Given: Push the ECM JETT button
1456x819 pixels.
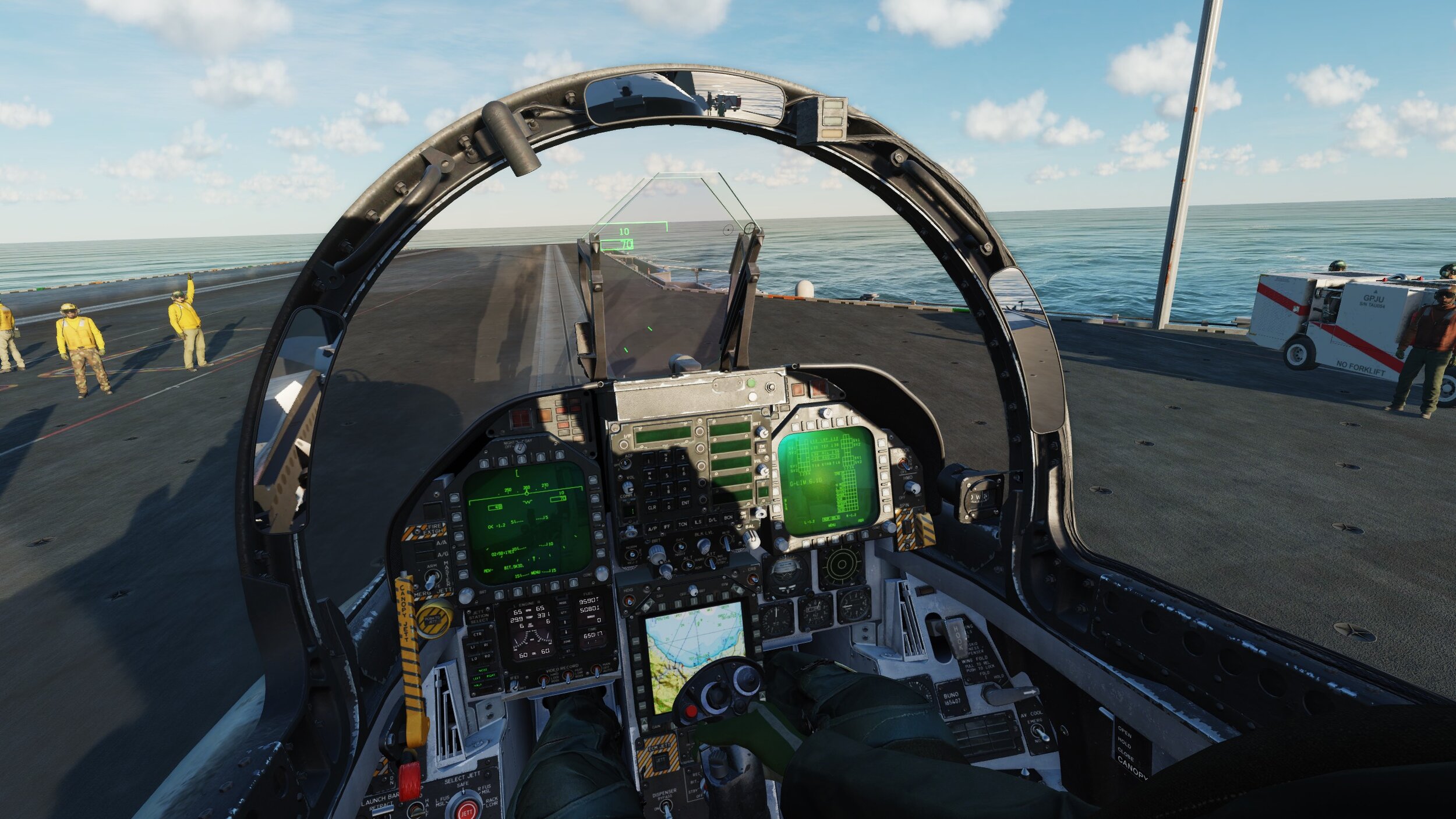Looking at the screenshot, I should [660, 761].
